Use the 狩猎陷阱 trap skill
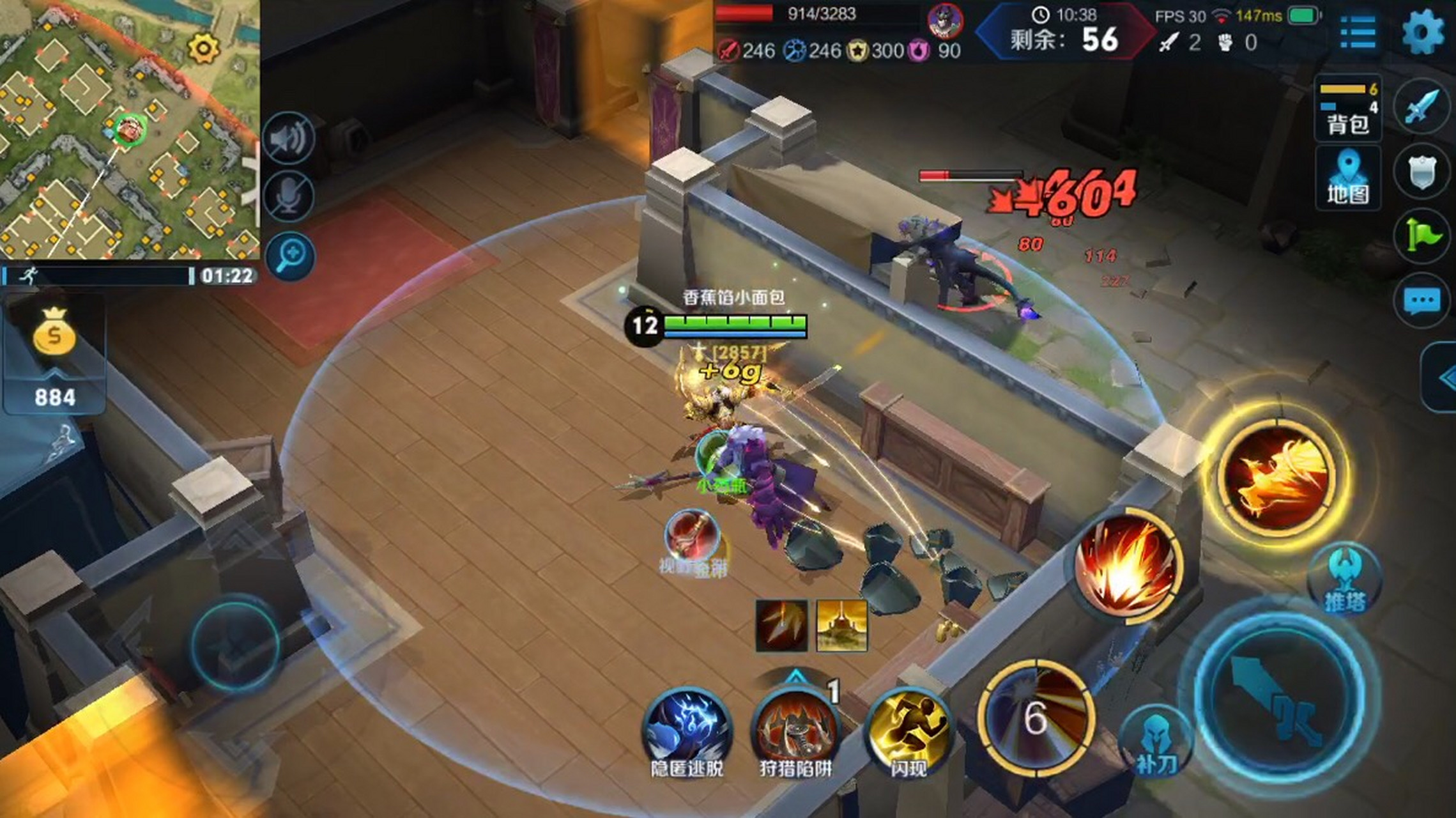This screenshot has height=818, width=1456. pyautogui.click(x=795, y=730)
